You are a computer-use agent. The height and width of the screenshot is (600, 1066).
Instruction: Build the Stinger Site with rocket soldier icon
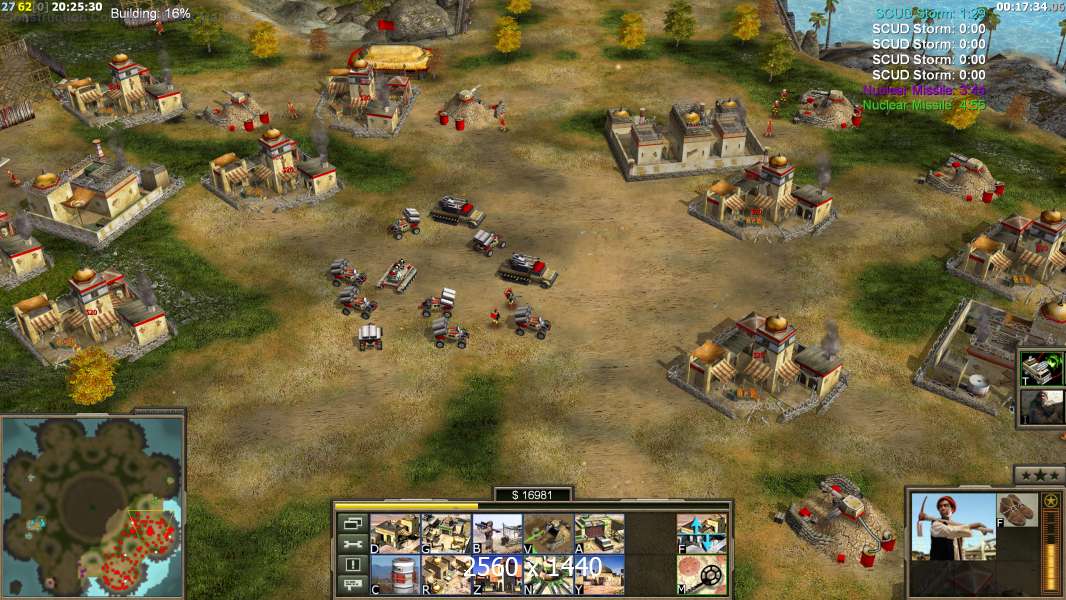click(496, 533)
